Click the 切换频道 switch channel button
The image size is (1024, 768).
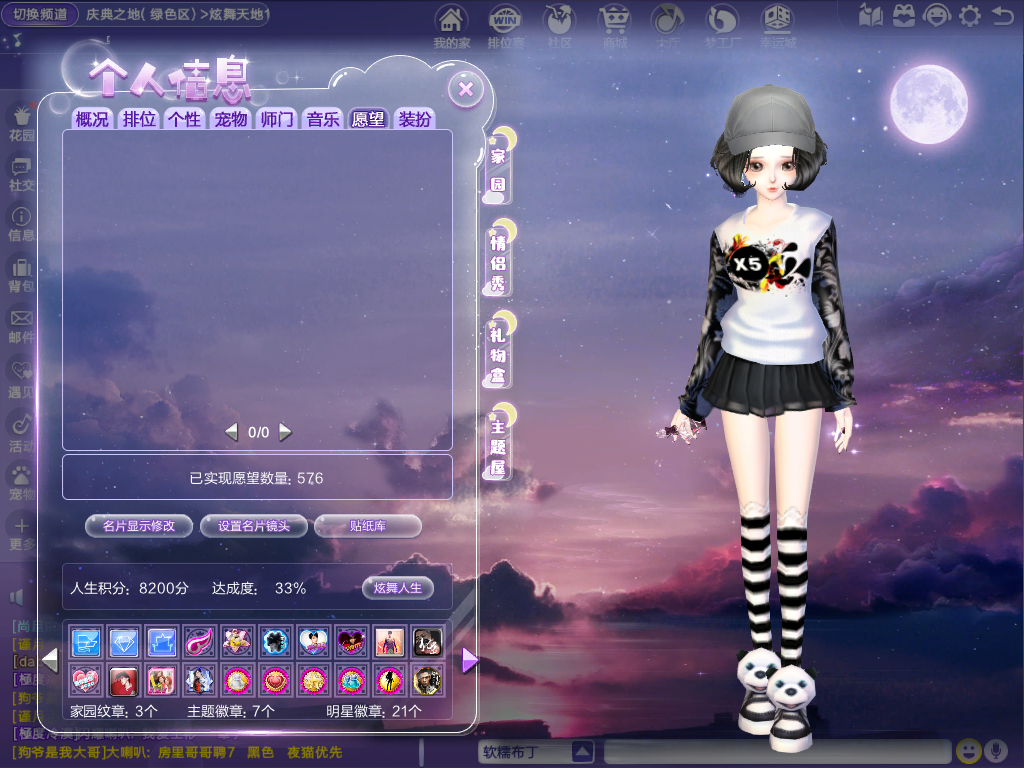click(41, 15)
